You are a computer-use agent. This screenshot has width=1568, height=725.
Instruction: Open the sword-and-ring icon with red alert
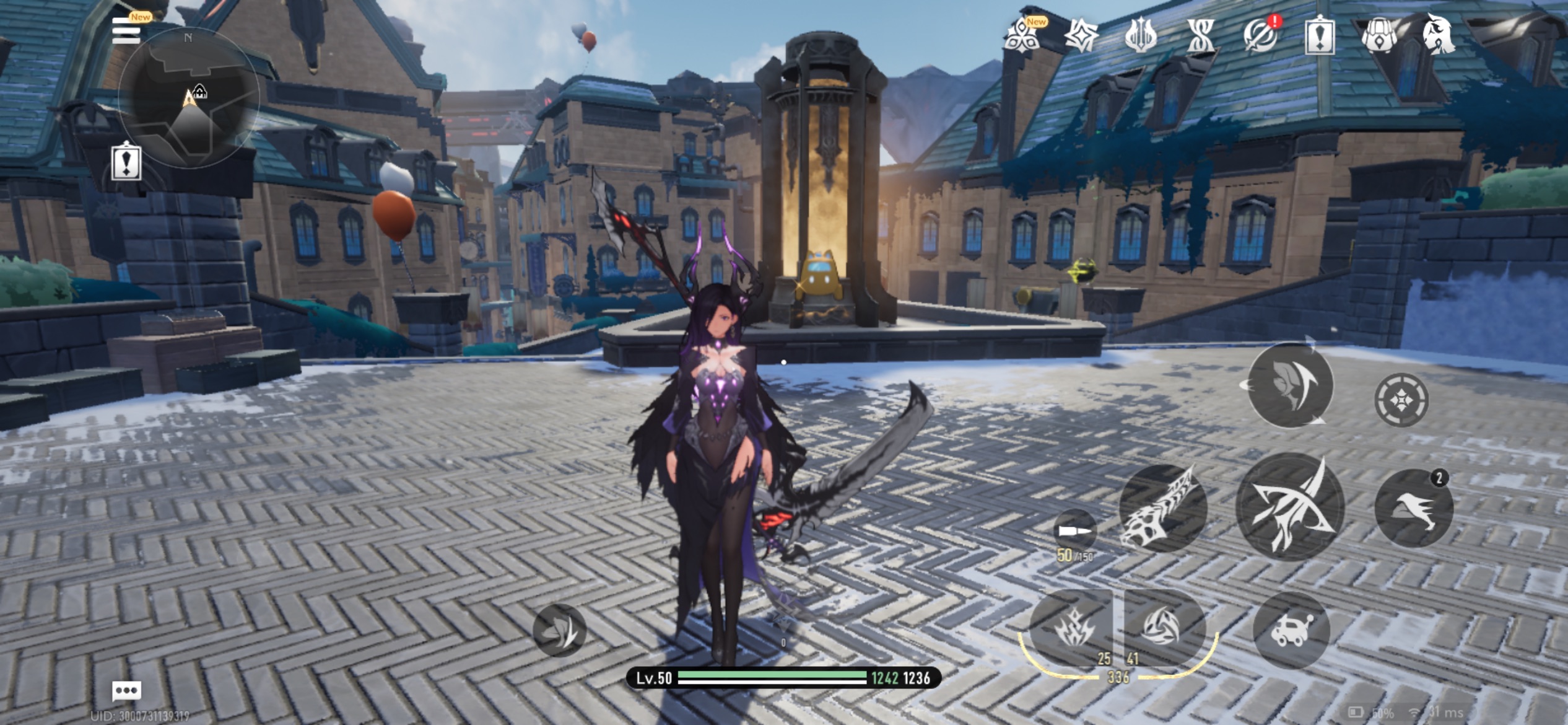pyautogui.click(x=1260, y=35)
